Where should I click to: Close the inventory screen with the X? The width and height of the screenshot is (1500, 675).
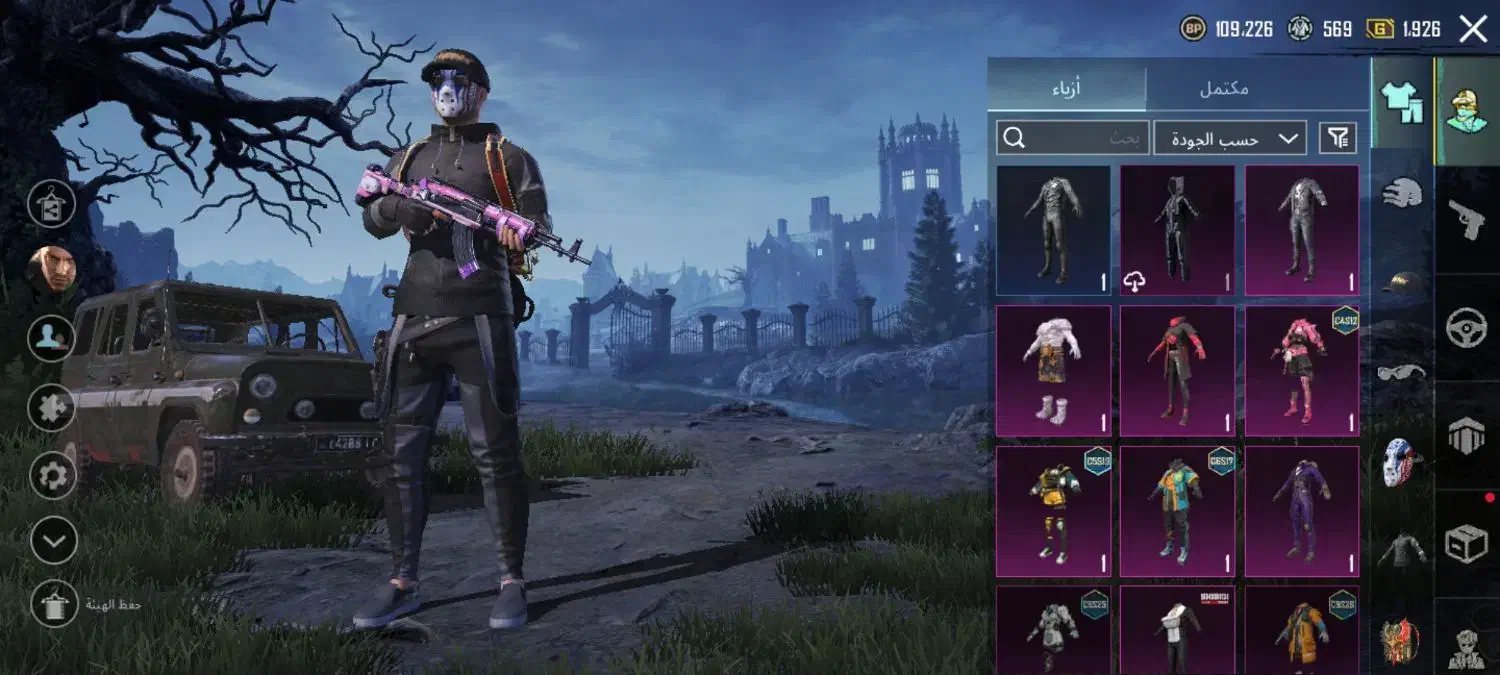[x=1472, y=29]
